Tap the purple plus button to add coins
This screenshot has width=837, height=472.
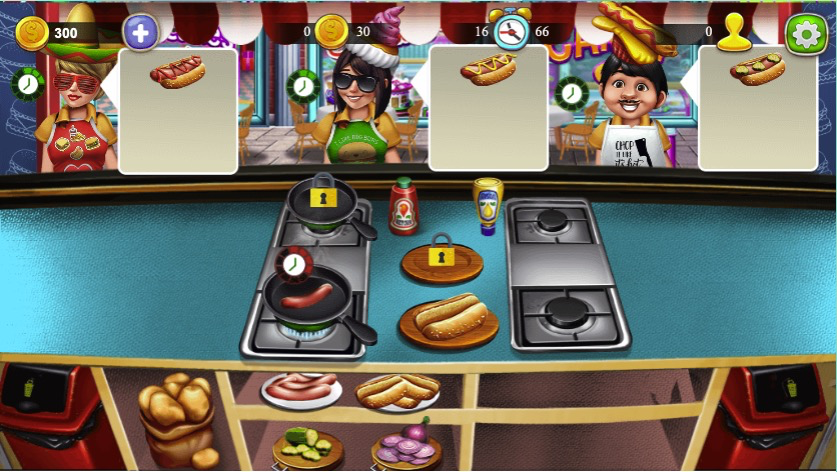141,33
